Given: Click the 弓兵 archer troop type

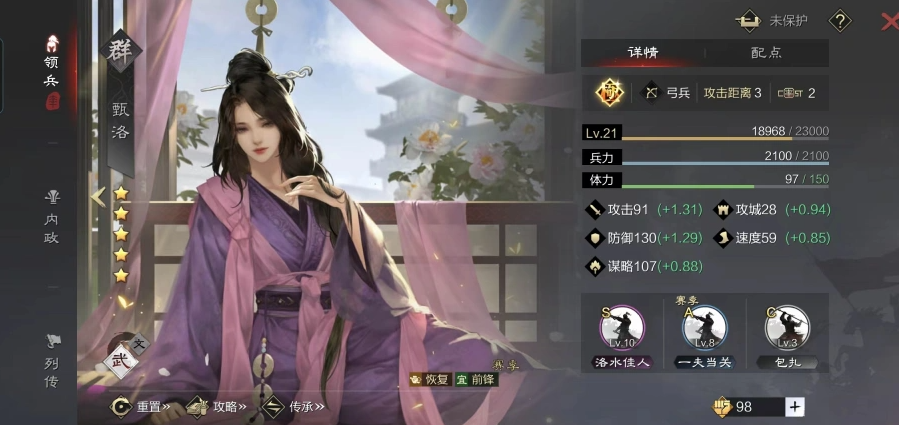Looking at the screenshot, I should [667, 93].
